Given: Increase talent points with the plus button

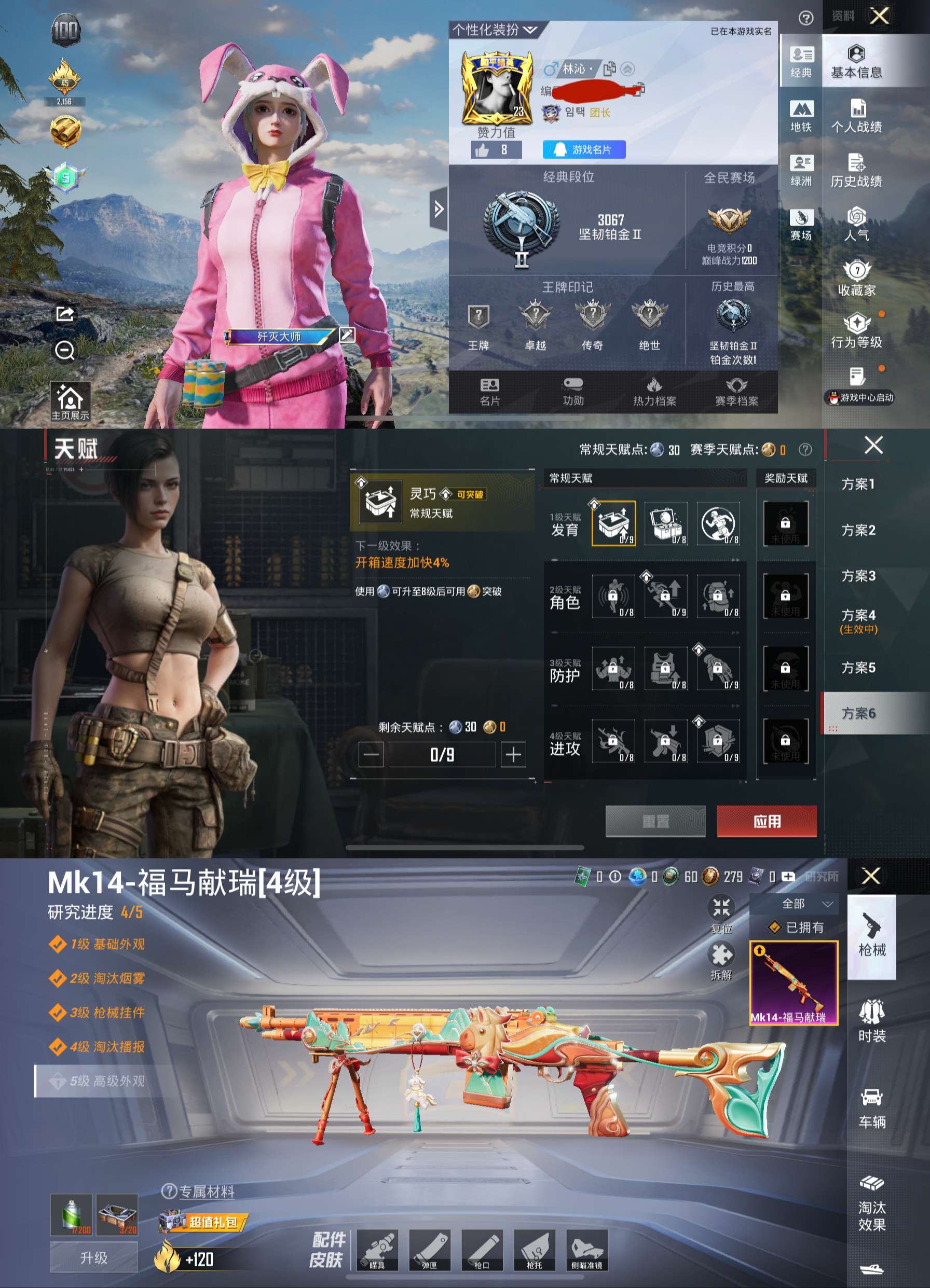Looking at the screenshot, I should click(513, 754).
